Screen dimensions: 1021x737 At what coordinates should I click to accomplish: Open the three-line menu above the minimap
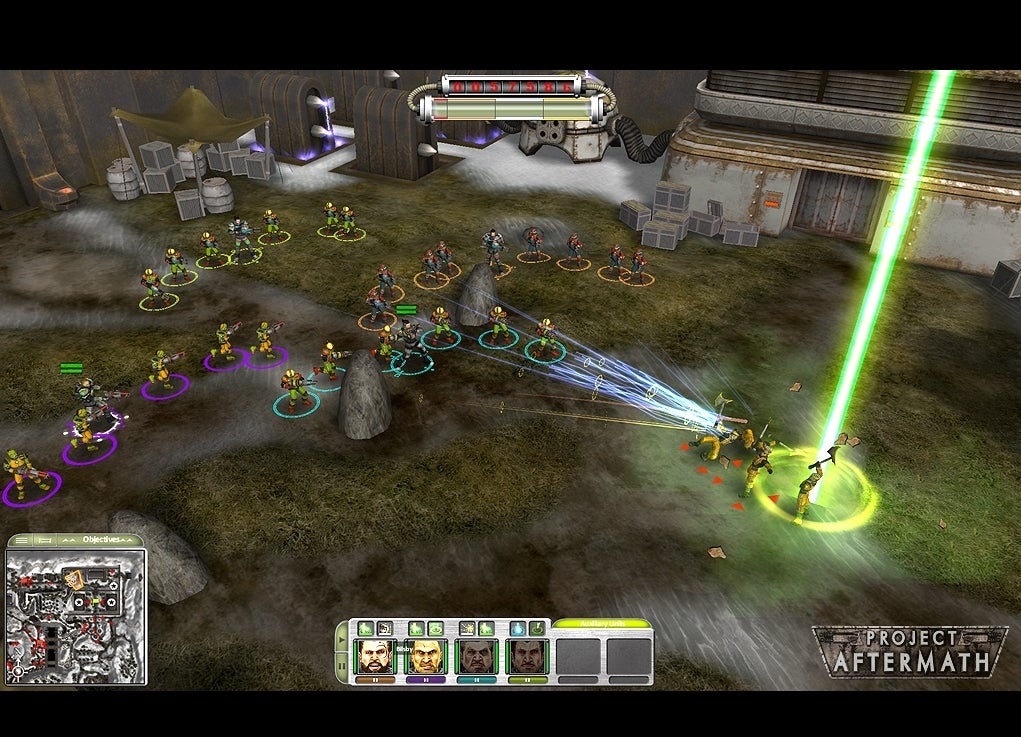coord(21,540)
